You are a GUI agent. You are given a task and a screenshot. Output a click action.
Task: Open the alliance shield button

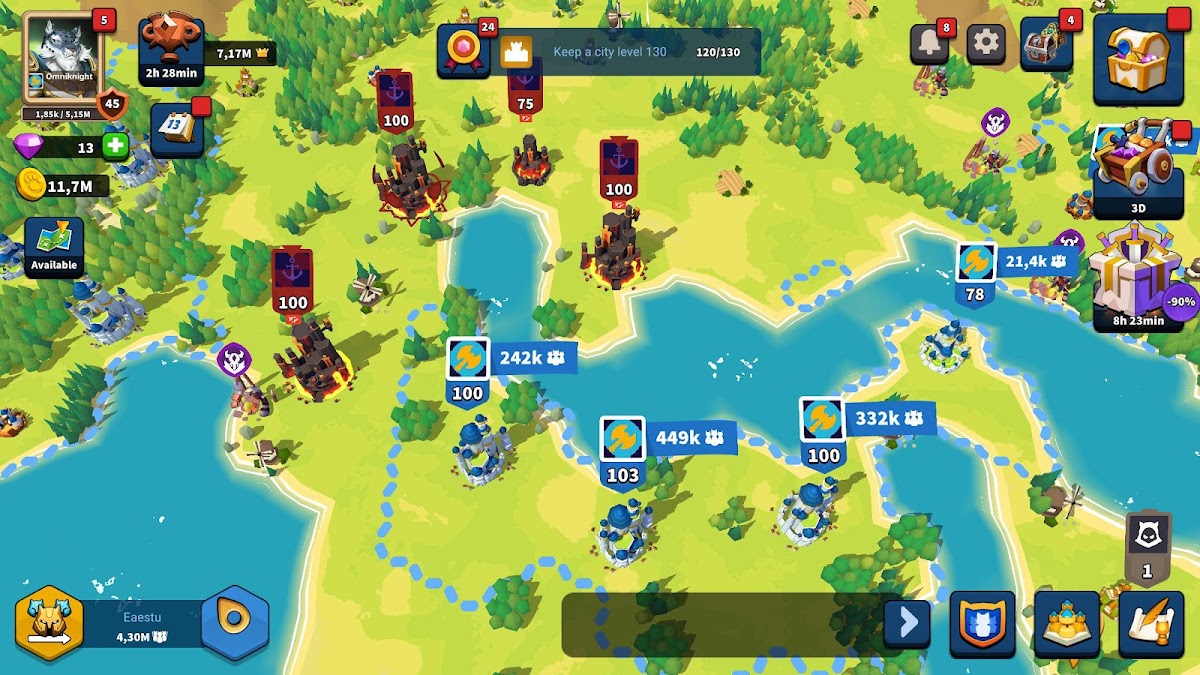(x=982, y=624)
